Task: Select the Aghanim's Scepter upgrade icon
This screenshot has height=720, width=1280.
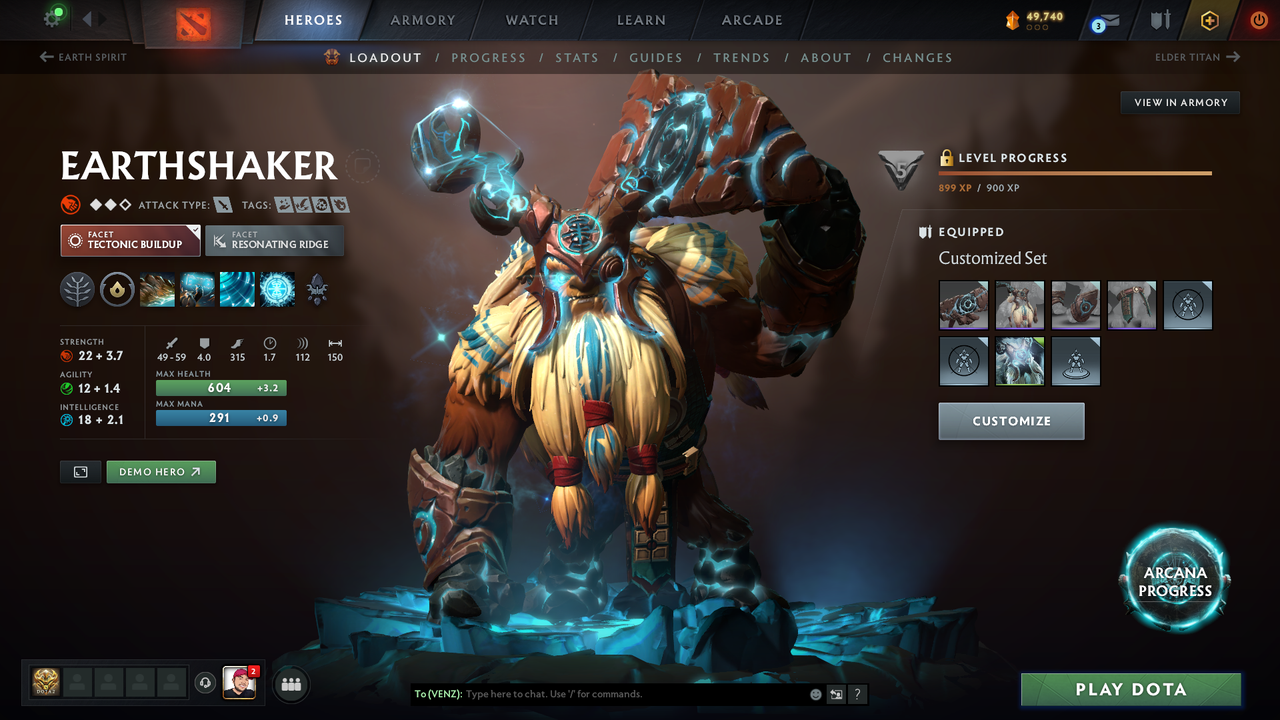Action: [317, 291]
